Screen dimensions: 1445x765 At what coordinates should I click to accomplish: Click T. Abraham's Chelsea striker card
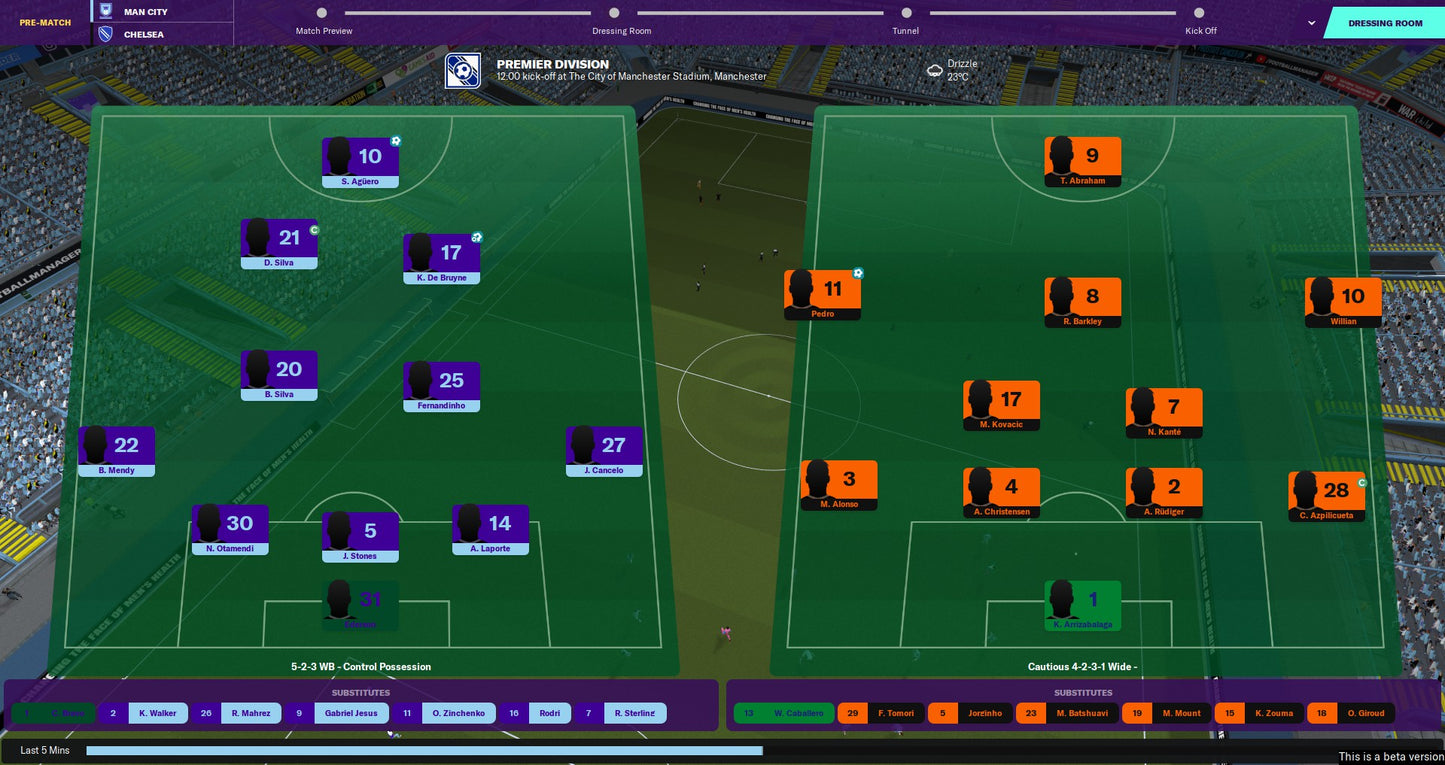1082,161
